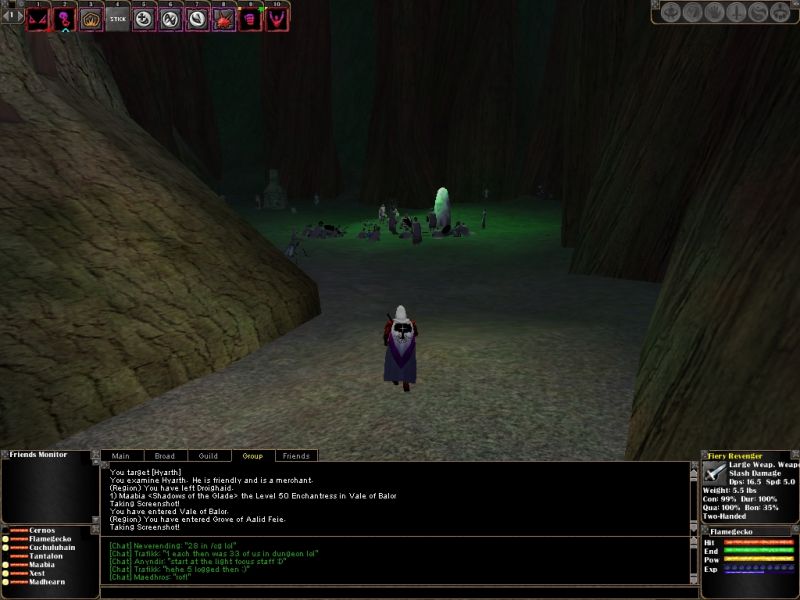The width and height of the screenshot is (800, 600).
Task: Click the chat text input line
Action: (x=395, y=592)
